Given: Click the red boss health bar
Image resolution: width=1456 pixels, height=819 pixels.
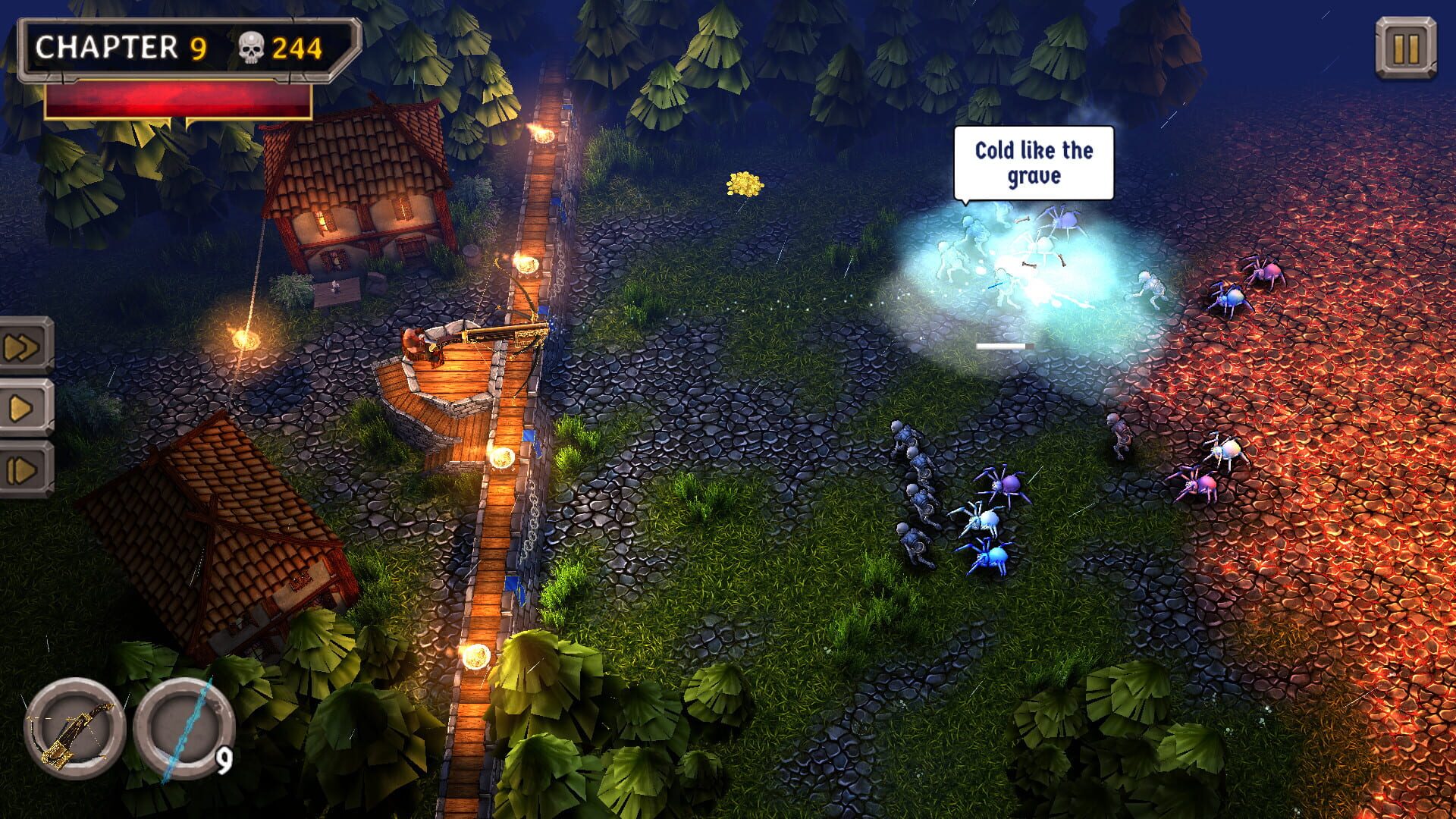Looking at the screenshot, I should 182,101.
